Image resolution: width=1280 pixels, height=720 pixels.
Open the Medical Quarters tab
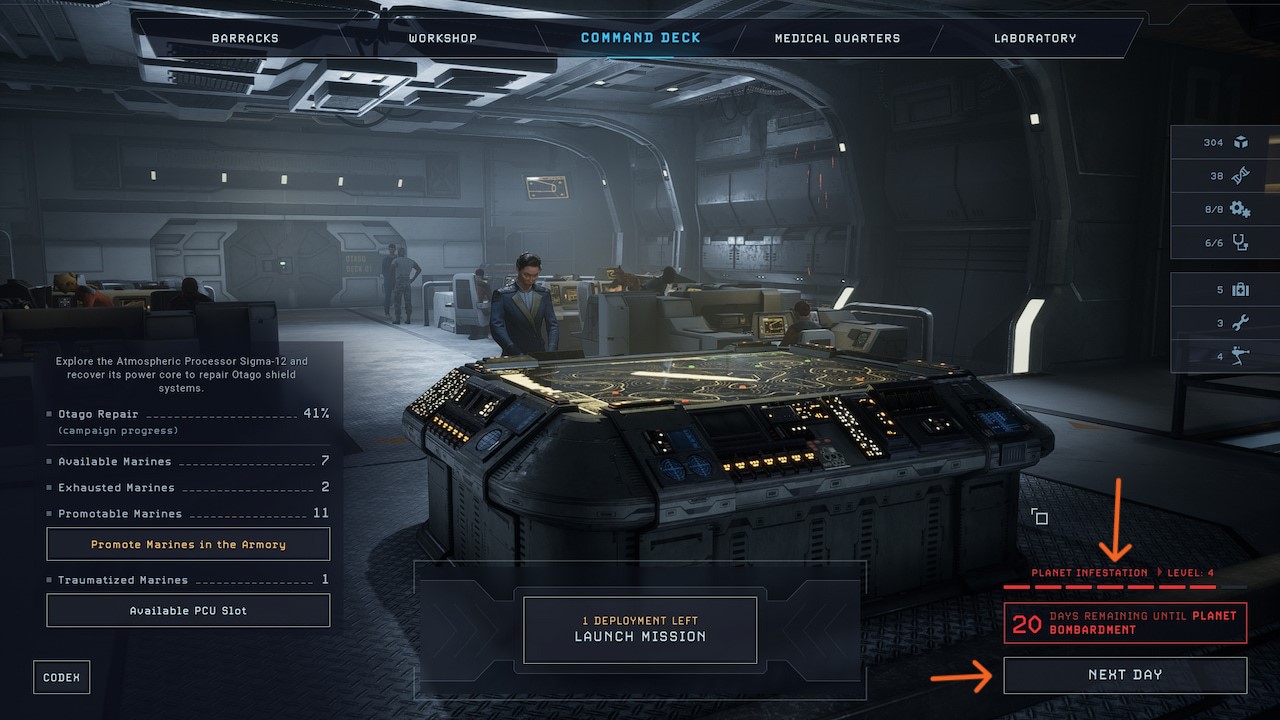(836, 38)
